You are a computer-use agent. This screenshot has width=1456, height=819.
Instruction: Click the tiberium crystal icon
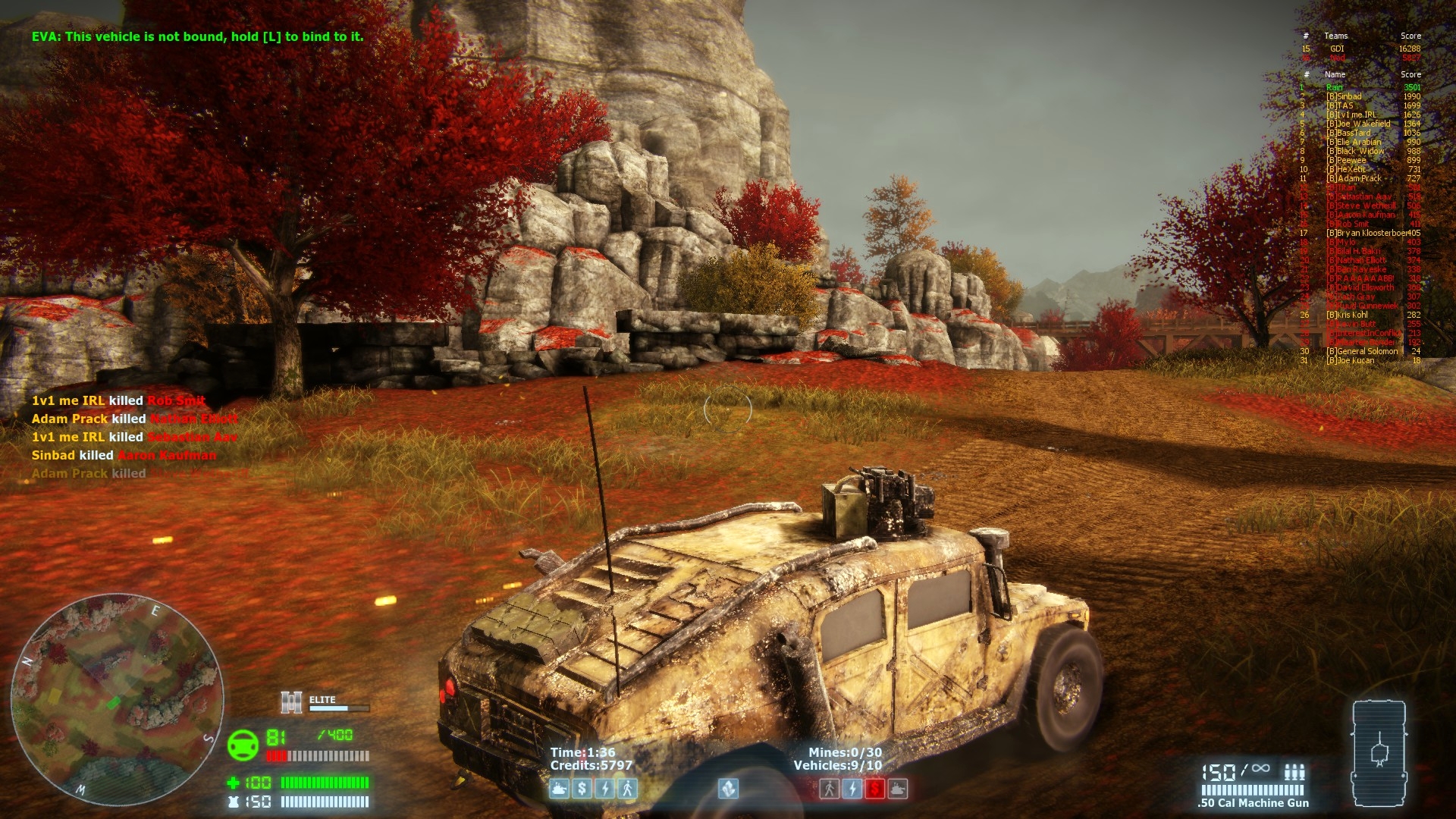[x=728, y=789]
